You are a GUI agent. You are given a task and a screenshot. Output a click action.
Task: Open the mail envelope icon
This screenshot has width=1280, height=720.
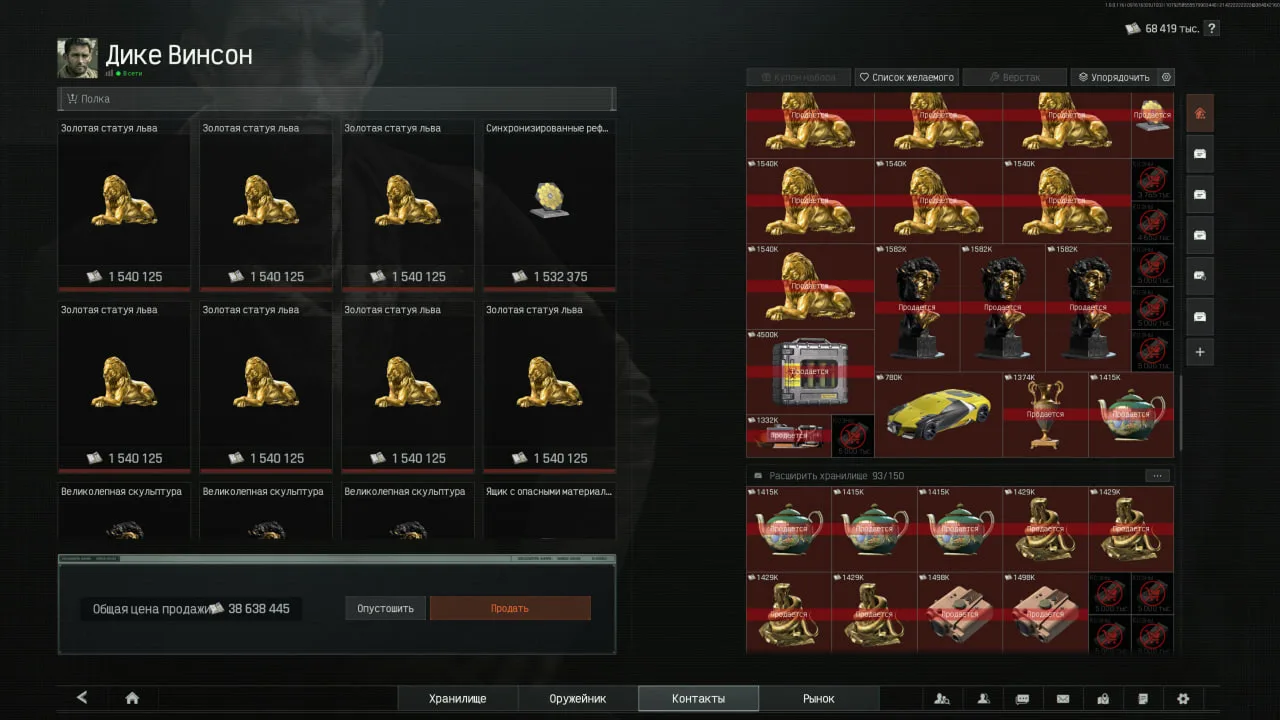pyautogui.click(x=1063, y=699)
